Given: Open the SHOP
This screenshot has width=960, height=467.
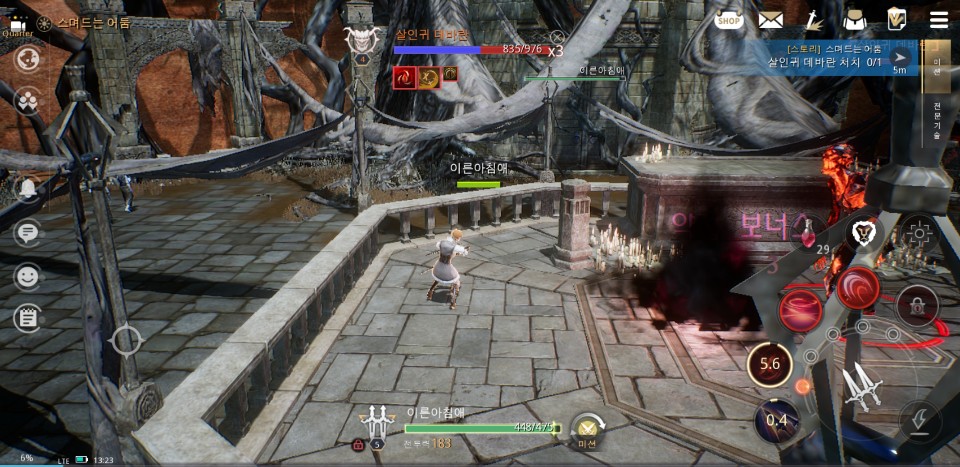Looking at the screenshot, I should (x=729, y=19).
